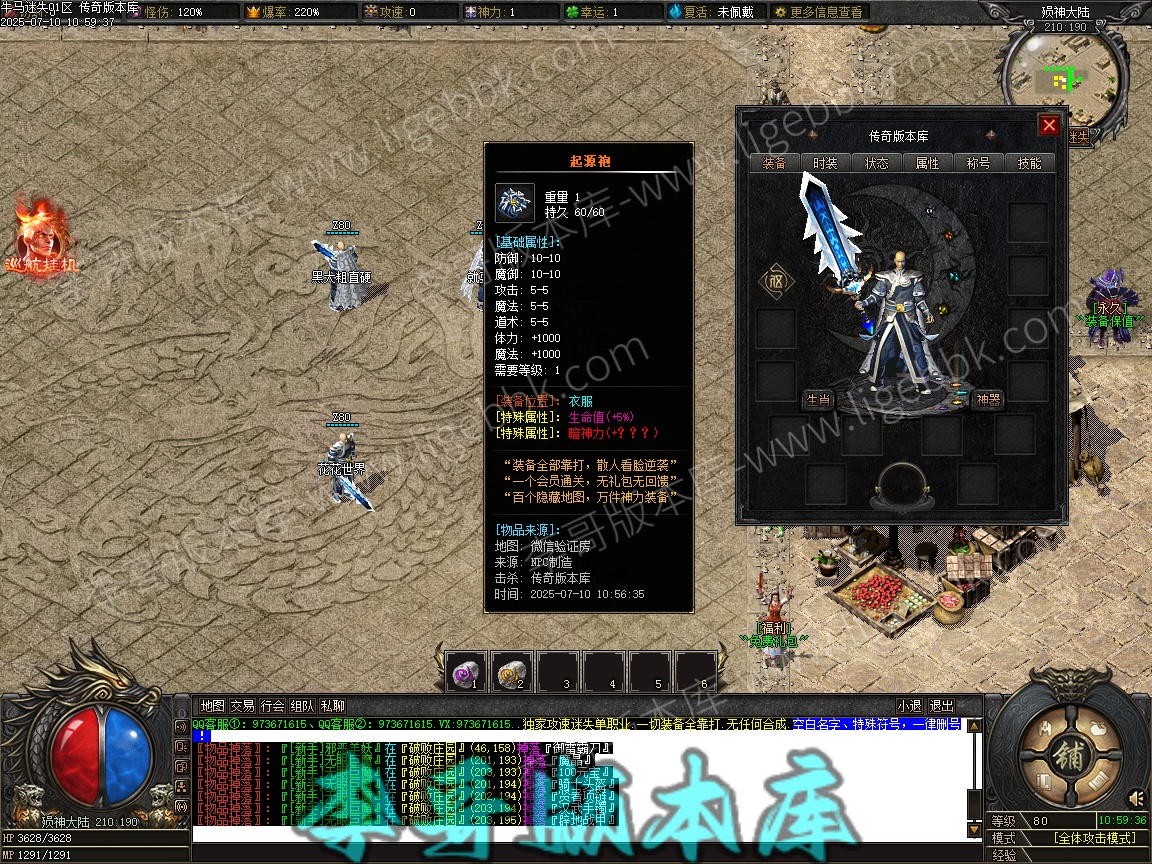The image size is (1152, 864).
Task: Click 更多信息查看 in the top bar
Action: [819, 12]
